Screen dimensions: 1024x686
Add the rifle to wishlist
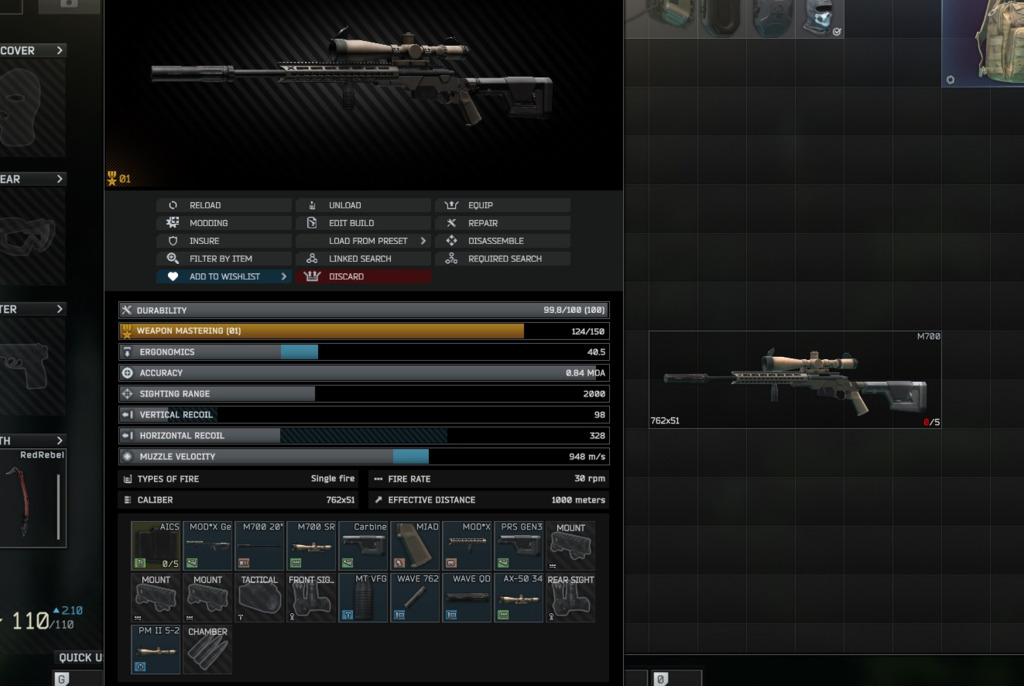[x=224, y=277]
